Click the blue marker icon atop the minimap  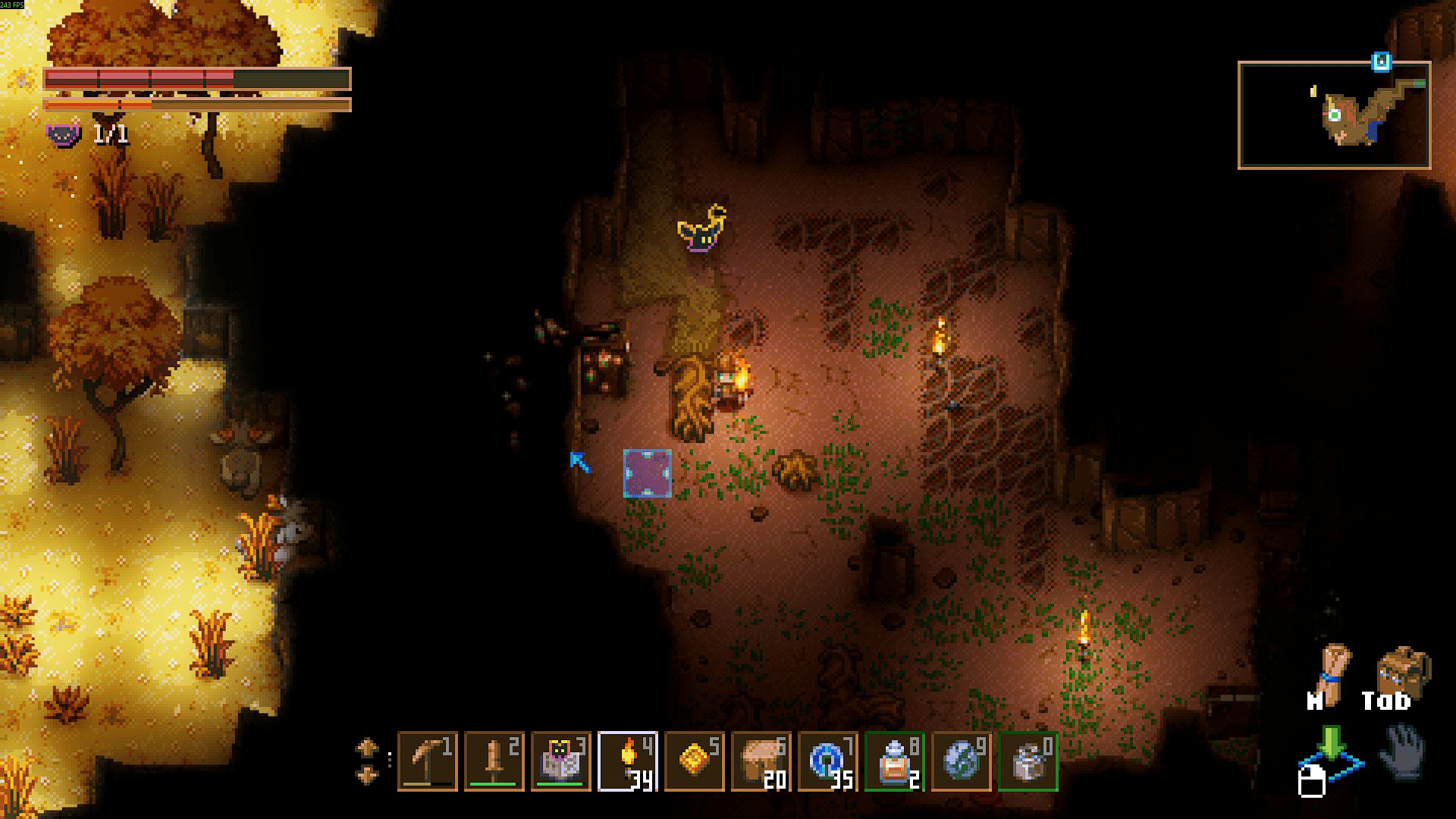1382,62
